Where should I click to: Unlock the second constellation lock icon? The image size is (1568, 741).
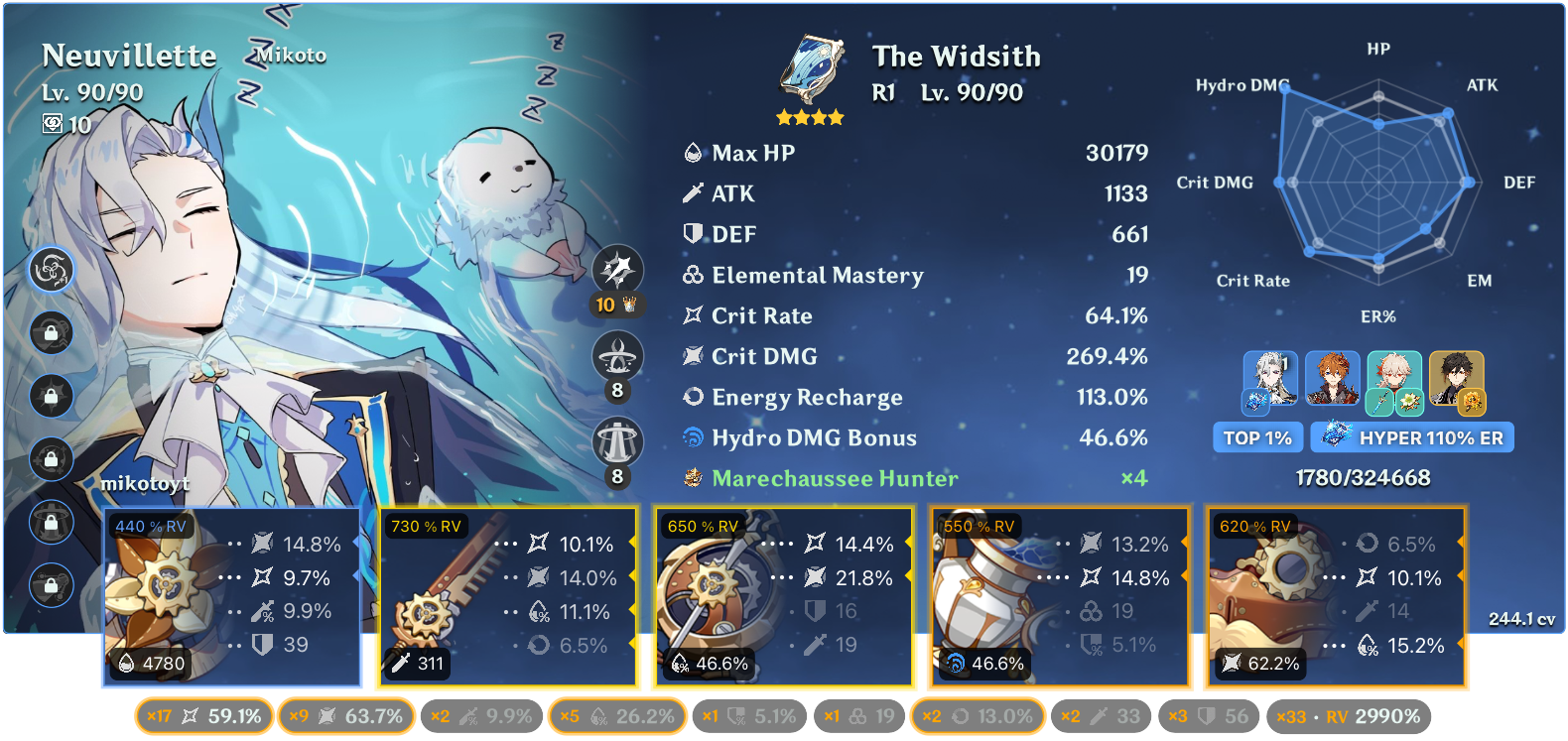(52, 334)
